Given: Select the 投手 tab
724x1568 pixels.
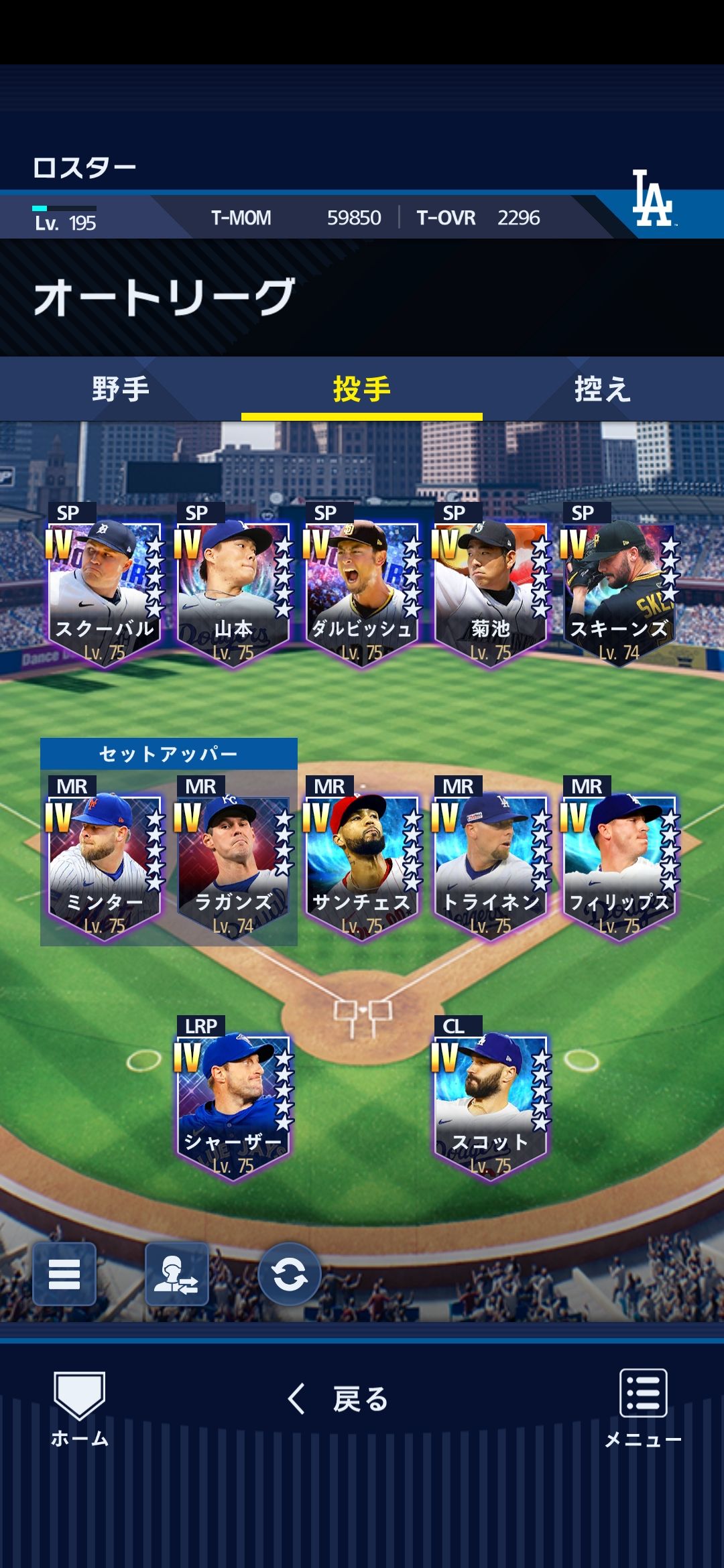Looking at the screenshot, I should coord(362,389).
